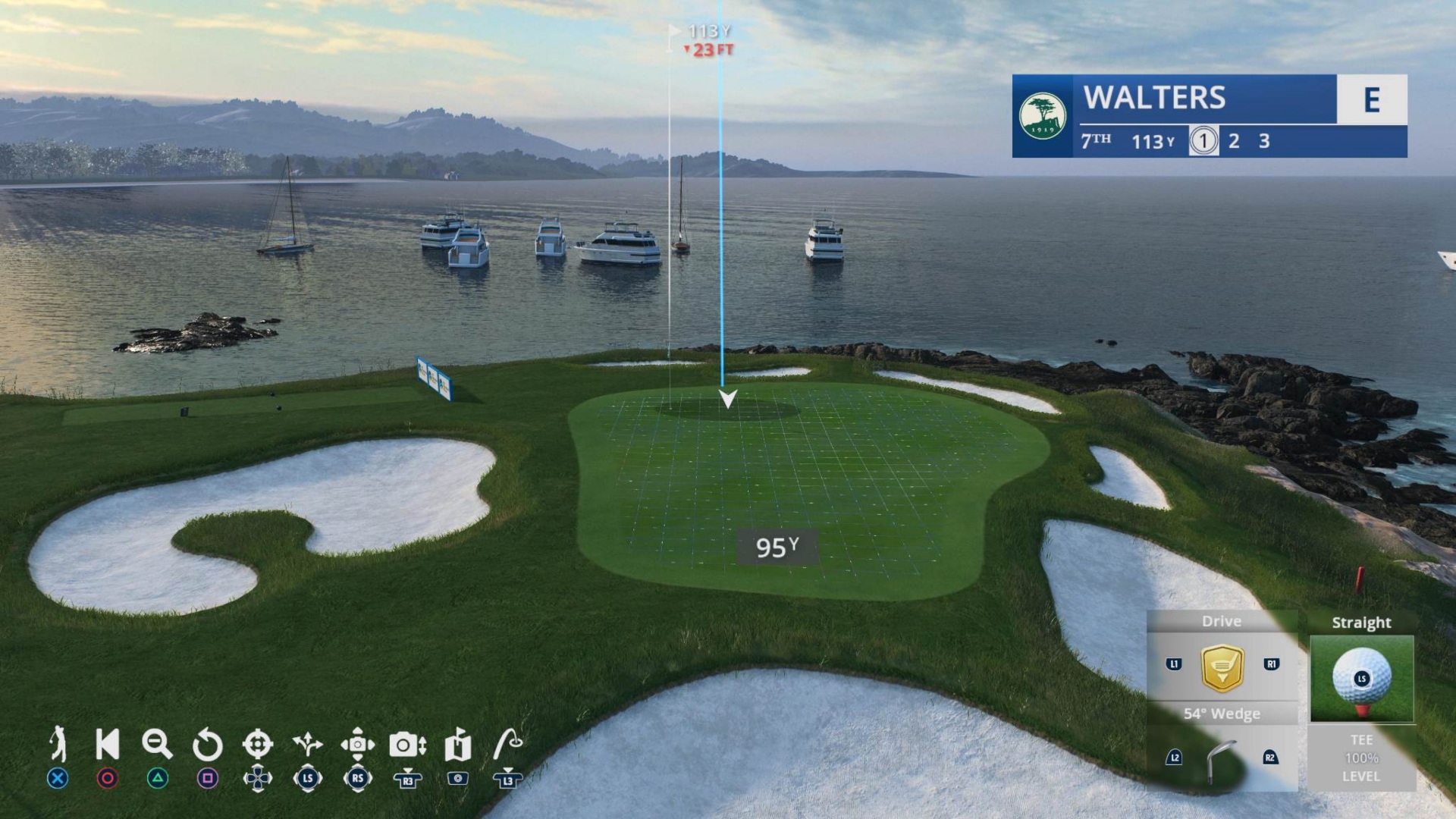Toggle the camera height icon
The height and width of the screenshot is (819, 1456).
click(407, 745)
